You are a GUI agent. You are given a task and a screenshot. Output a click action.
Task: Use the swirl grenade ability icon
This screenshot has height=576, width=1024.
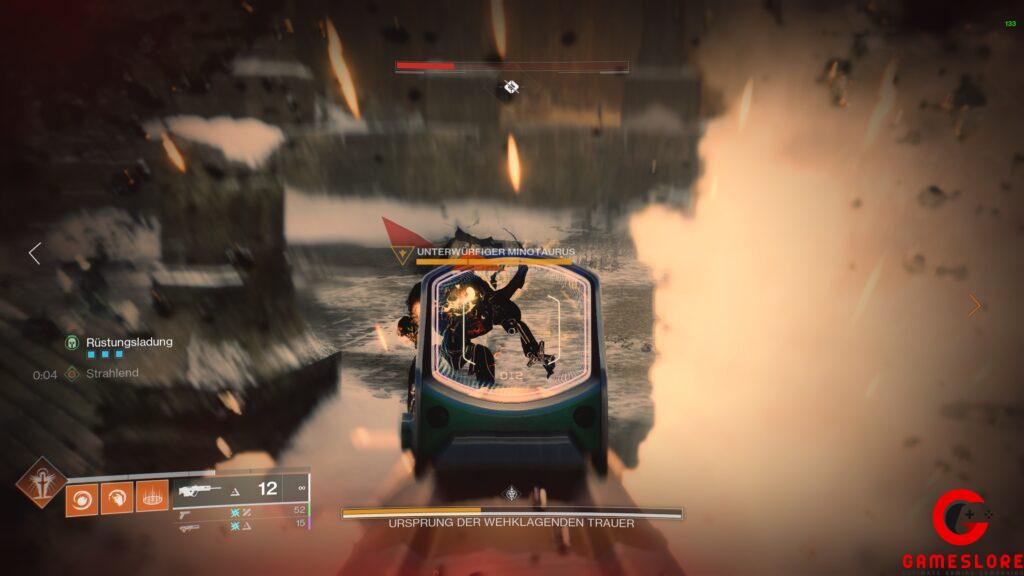point(82,497)
